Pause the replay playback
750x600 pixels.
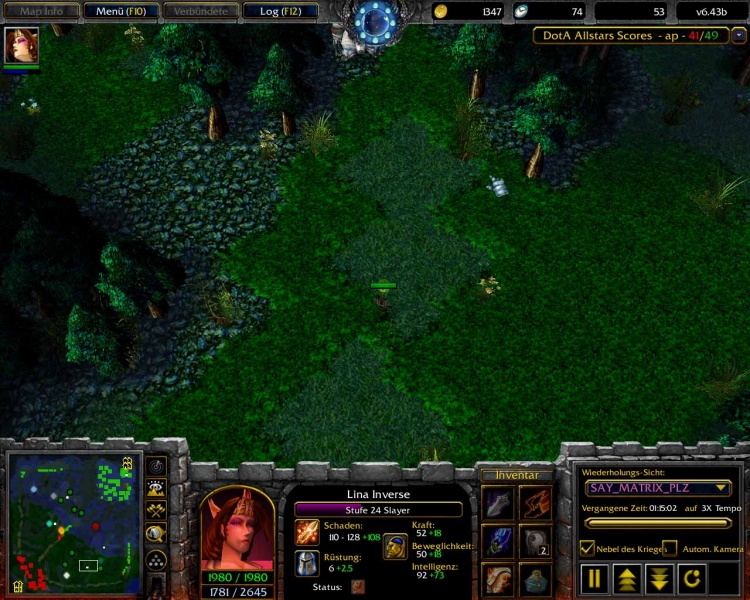[595, 578]
